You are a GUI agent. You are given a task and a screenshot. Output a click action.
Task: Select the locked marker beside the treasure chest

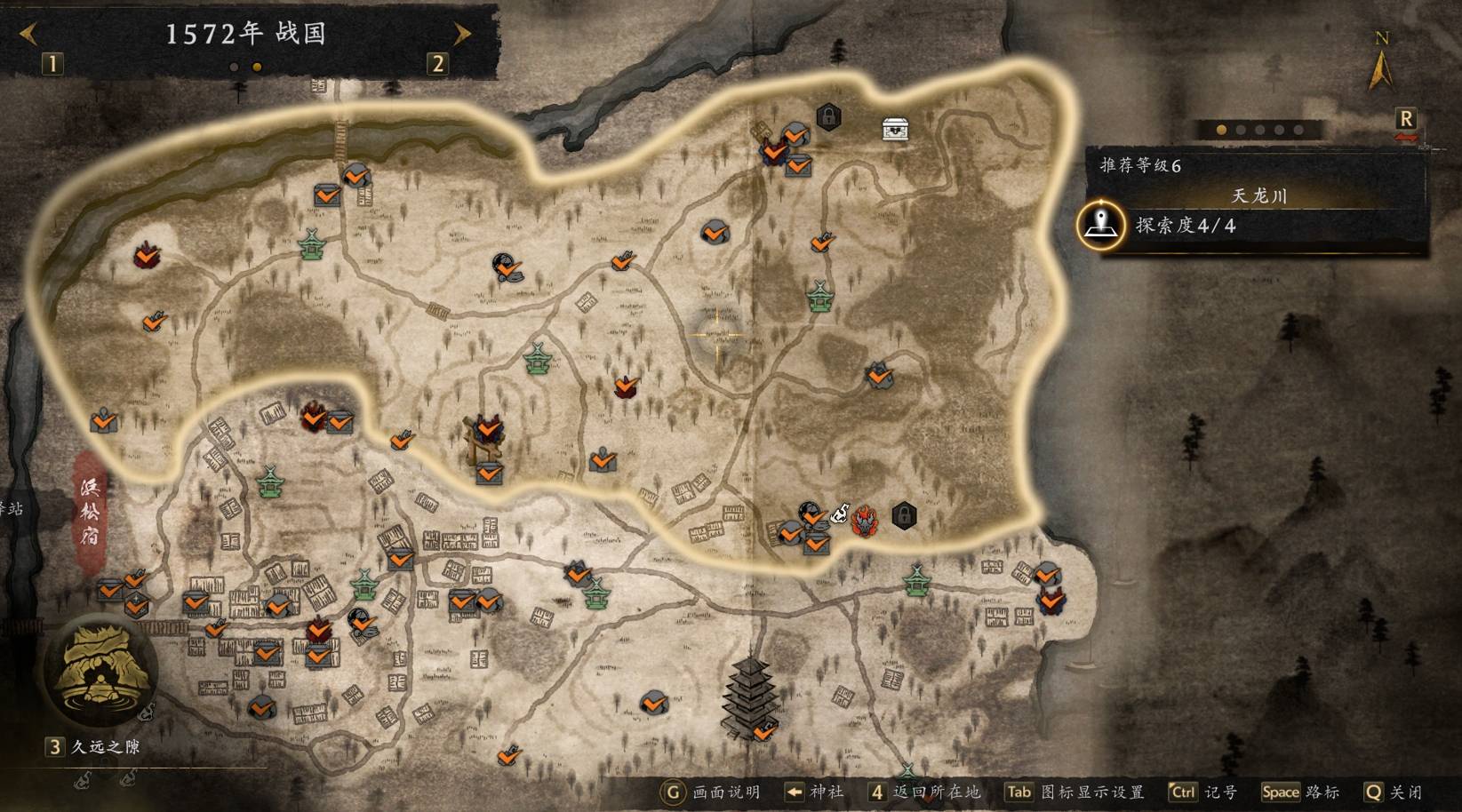[828, 116]
